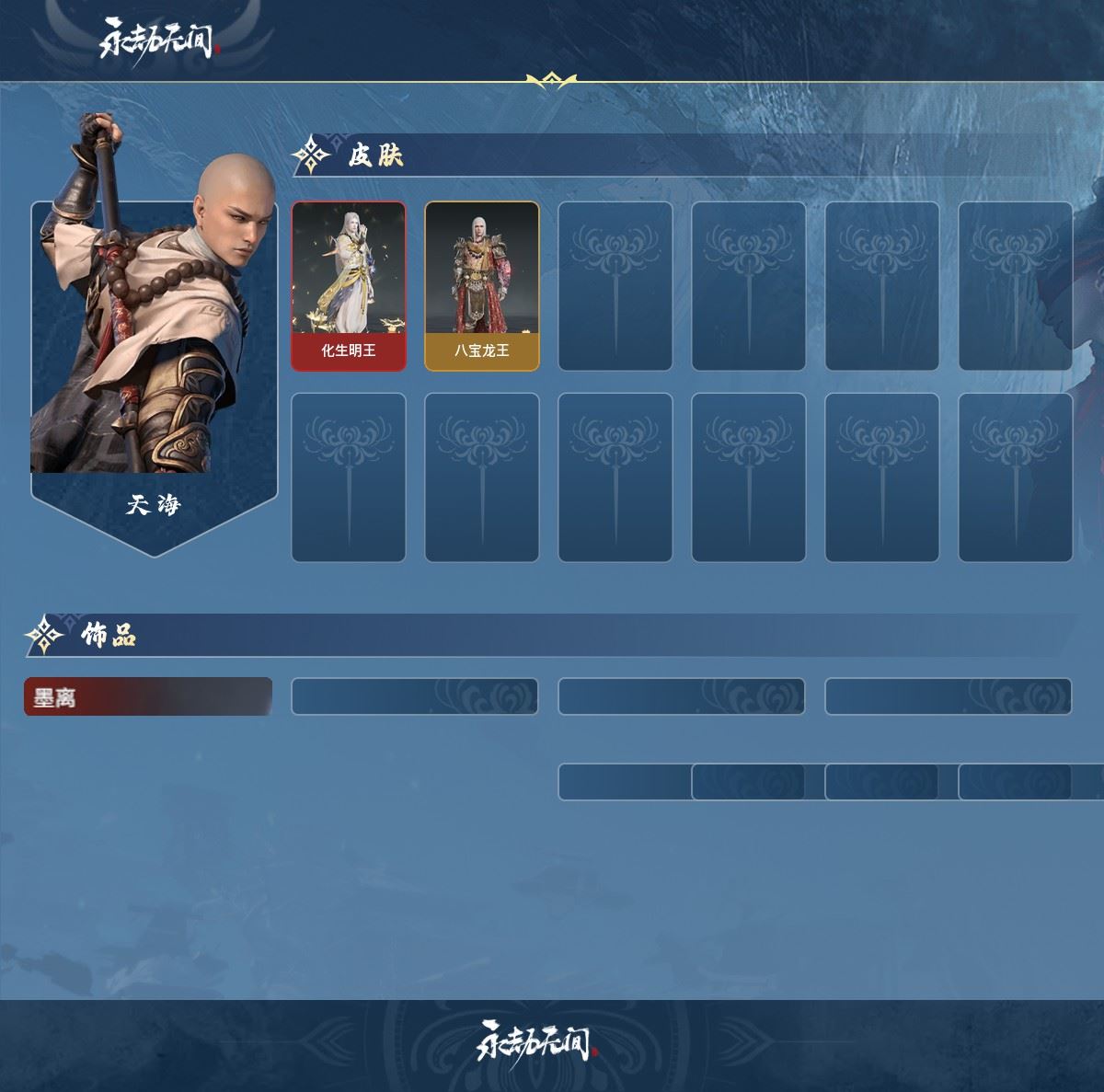Choose the 八宝龙王 skin card

482,286
